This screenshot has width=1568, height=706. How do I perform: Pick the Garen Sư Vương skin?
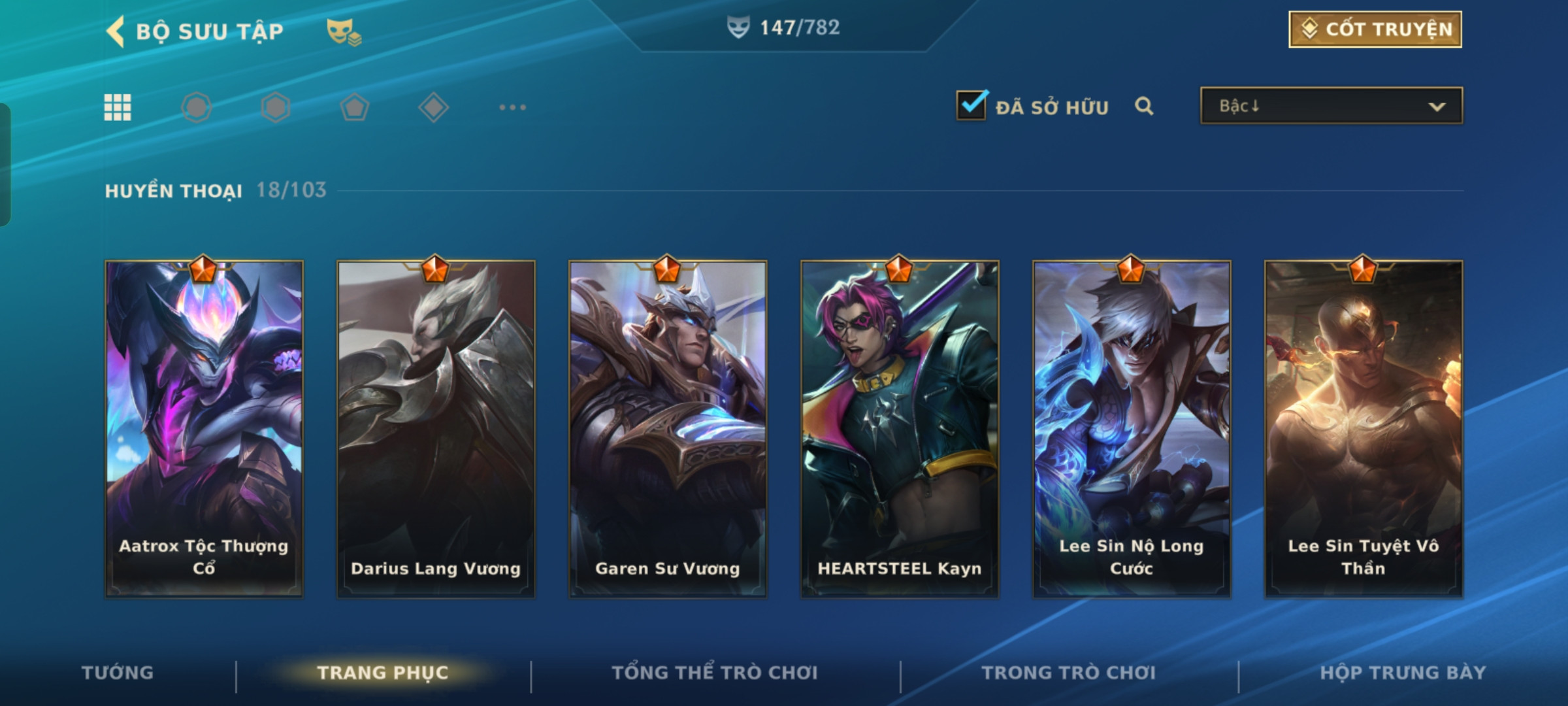click(668, 428)
